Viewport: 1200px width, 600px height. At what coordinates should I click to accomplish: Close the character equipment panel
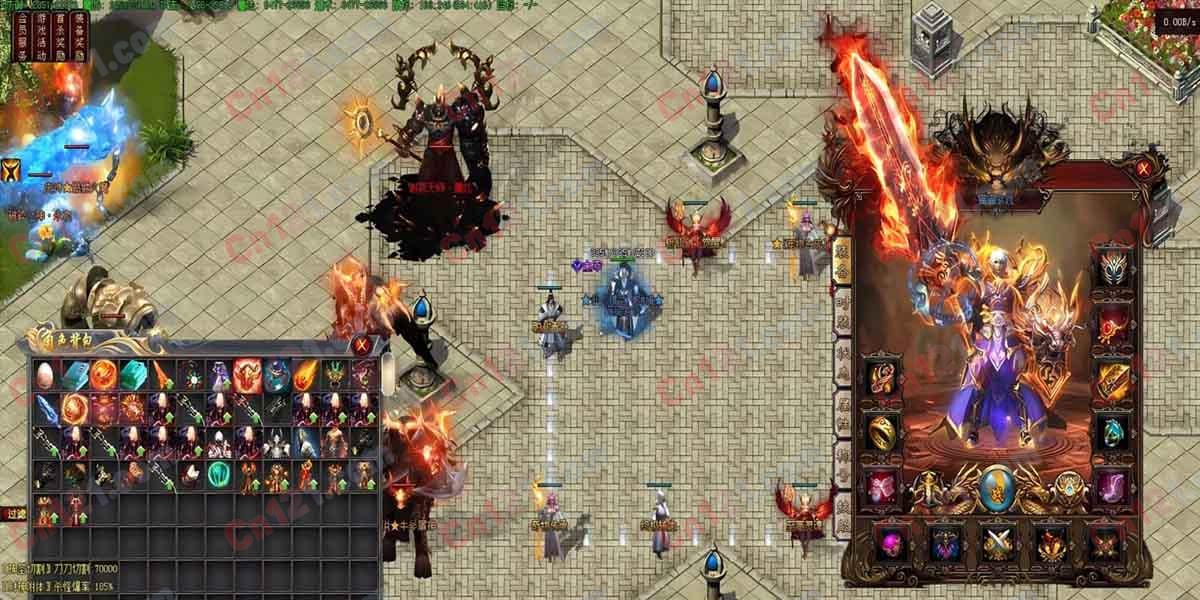click(1142, 170)
